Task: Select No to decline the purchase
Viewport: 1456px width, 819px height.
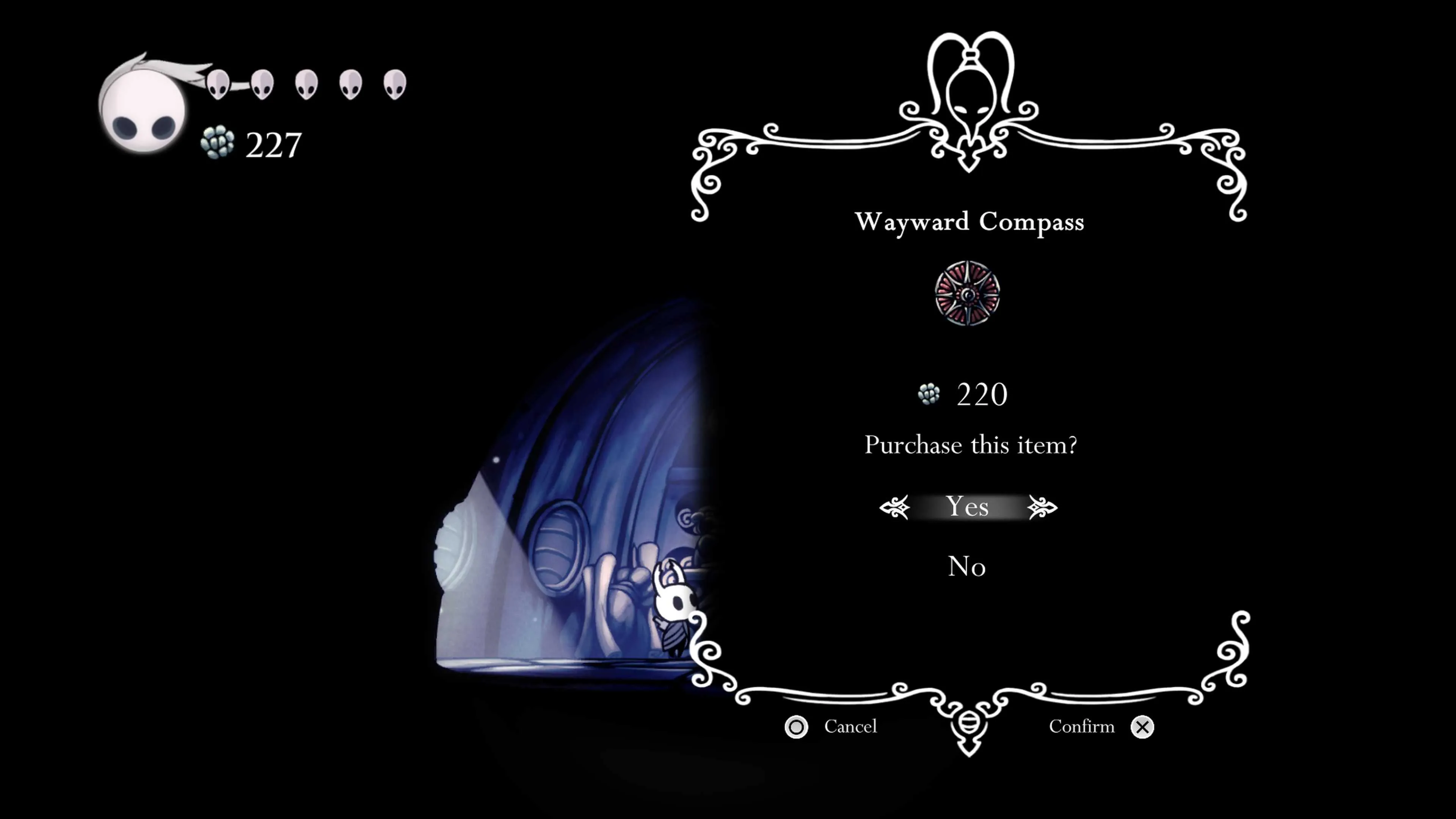Action: (966, 566)
